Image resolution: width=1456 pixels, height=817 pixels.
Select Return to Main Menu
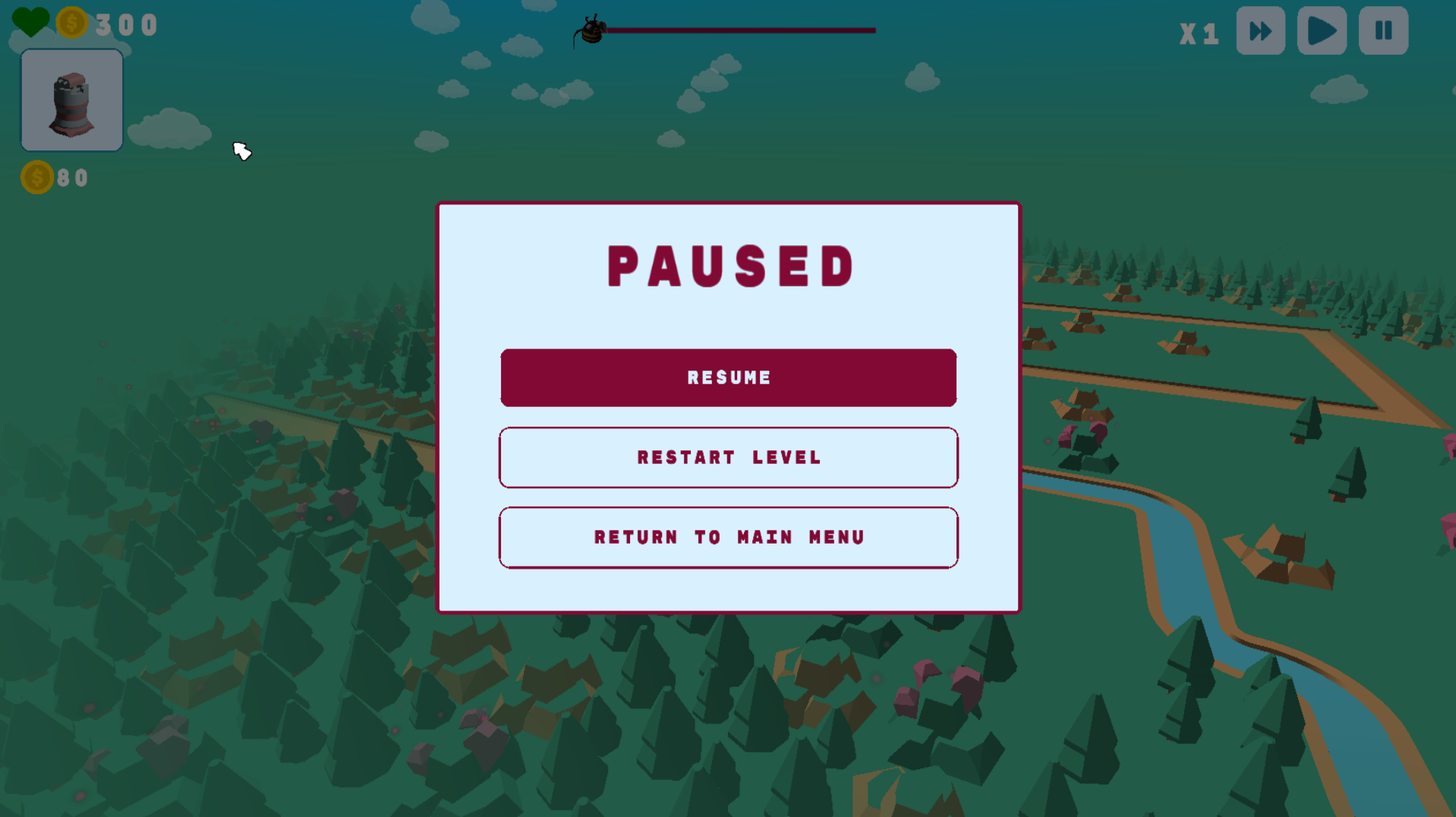pyautogui.click(x=728, y=538)
